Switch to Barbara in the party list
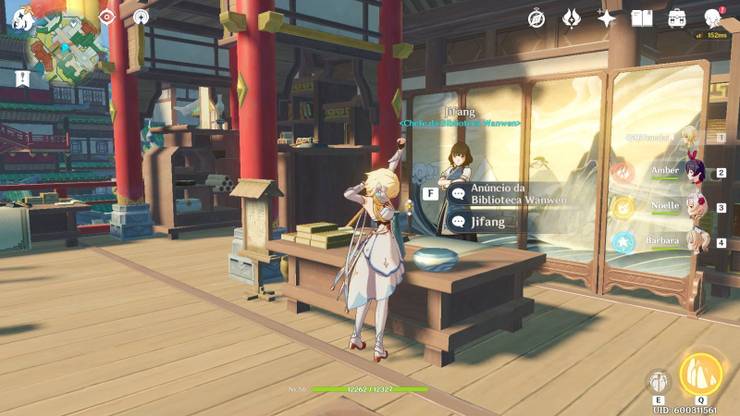Screen dimensions: 740x416 tap(689, 242)
